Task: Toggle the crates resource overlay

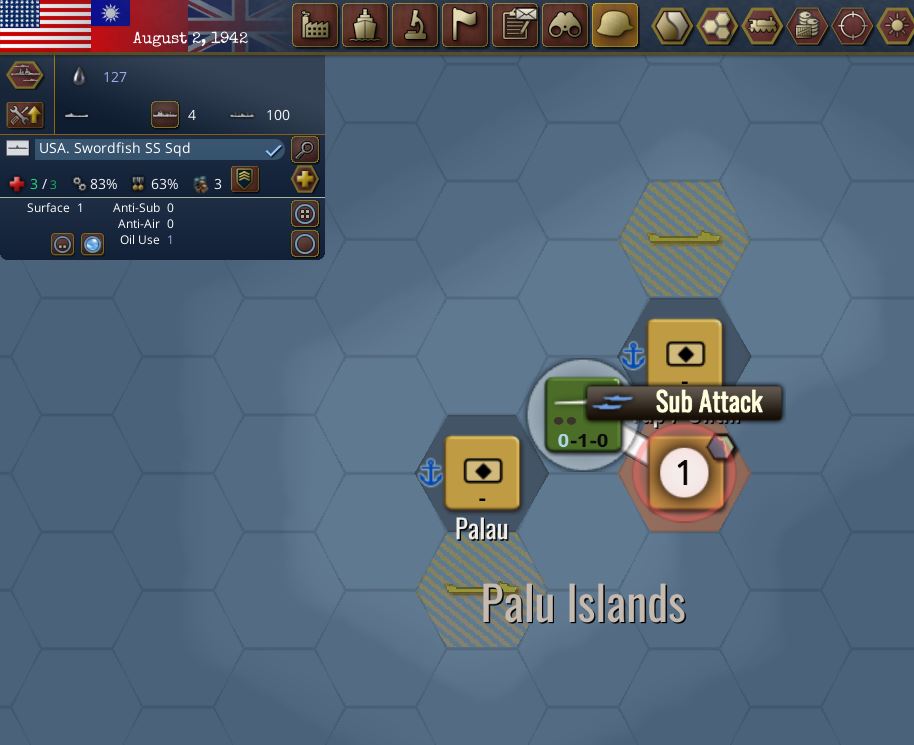Action: pyautogui.click(x=807, y=26)
